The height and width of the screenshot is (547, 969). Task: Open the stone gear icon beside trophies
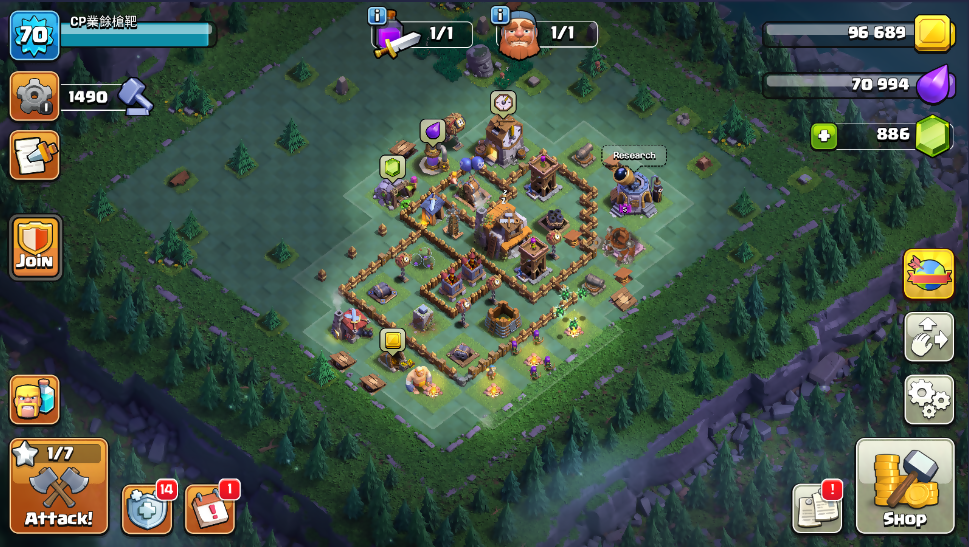pos(34,97)
